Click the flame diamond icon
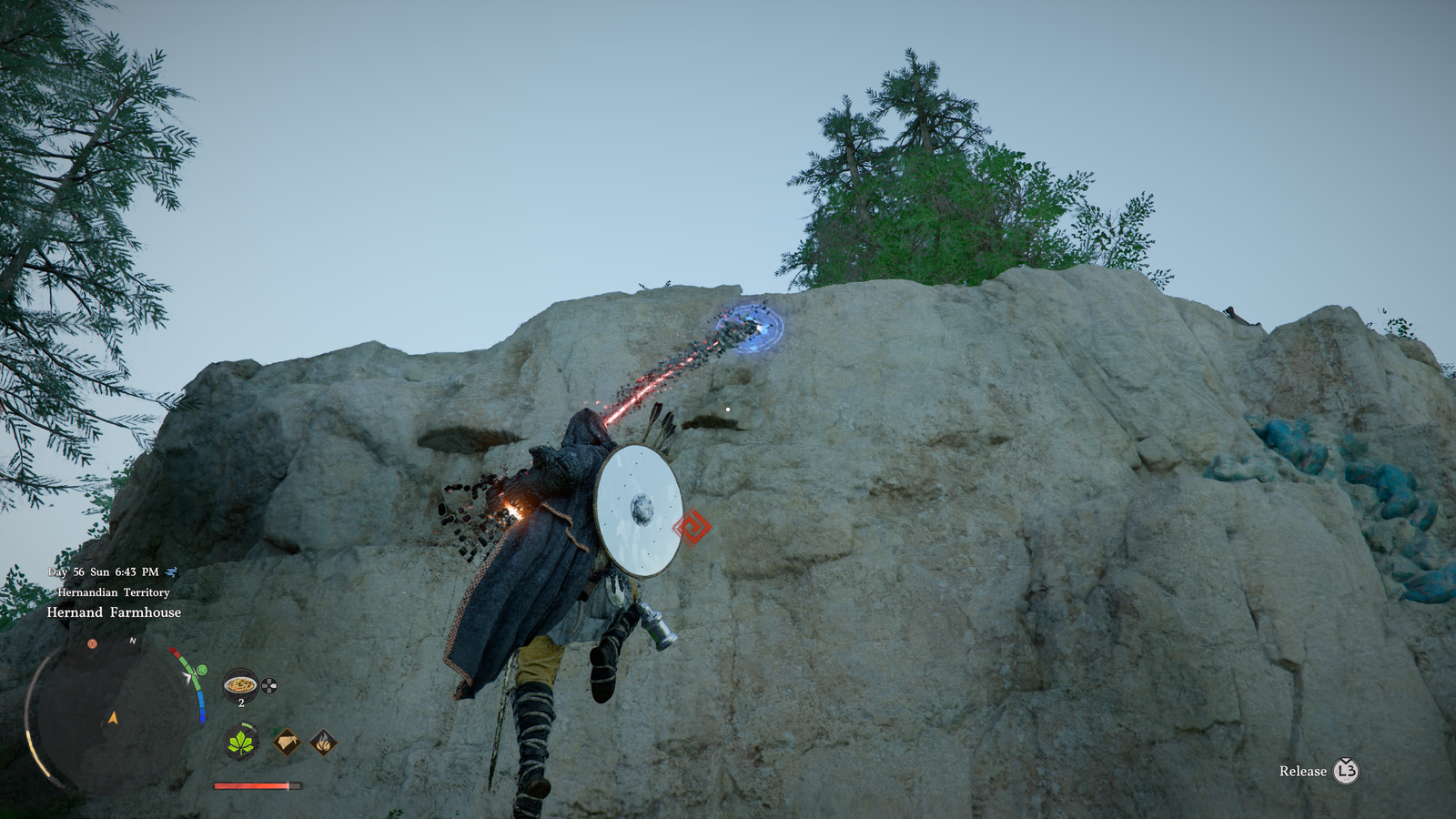The height and width of the screenshot is (819, 1456). (x=323, y=743)
